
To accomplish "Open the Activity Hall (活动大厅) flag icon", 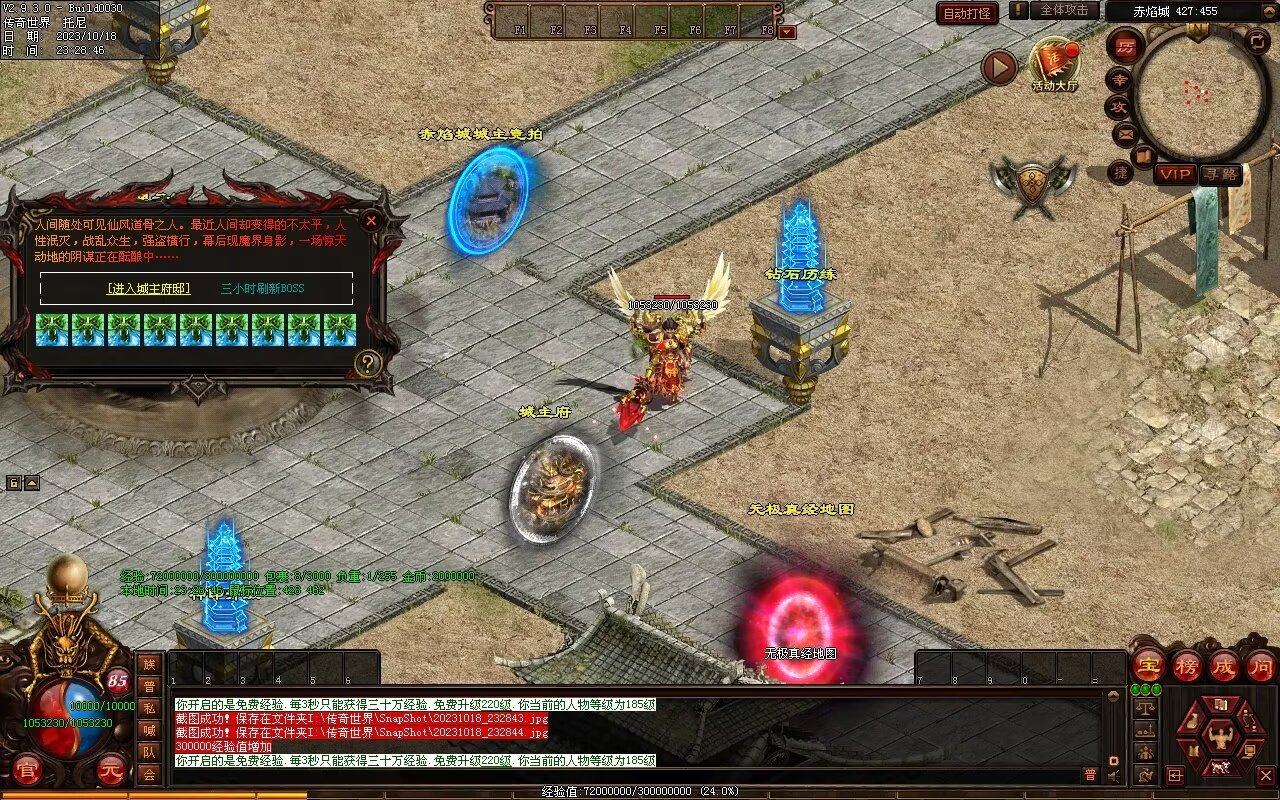I will [1055, 63].
